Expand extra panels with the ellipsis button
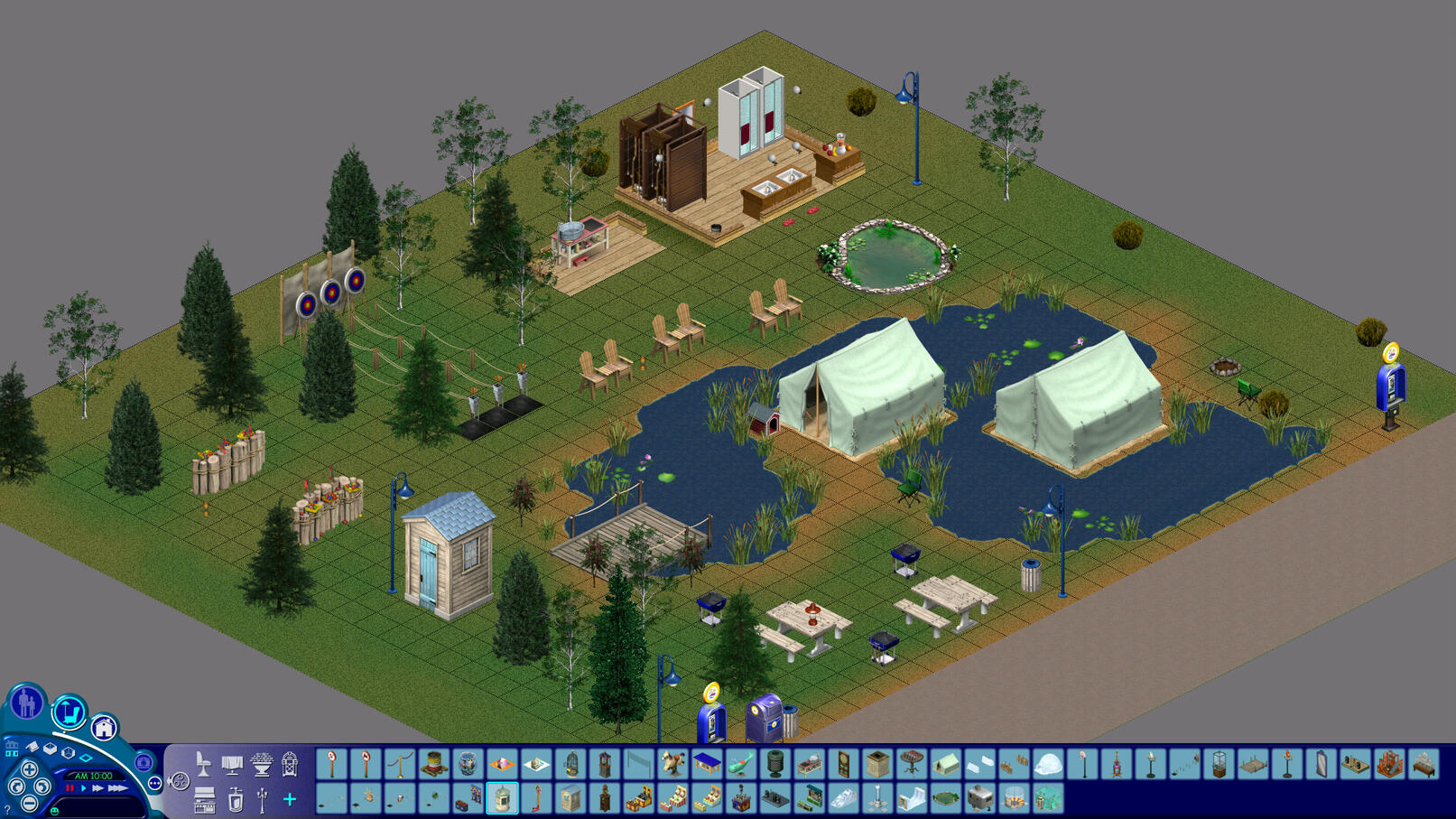 click(154, 782)
